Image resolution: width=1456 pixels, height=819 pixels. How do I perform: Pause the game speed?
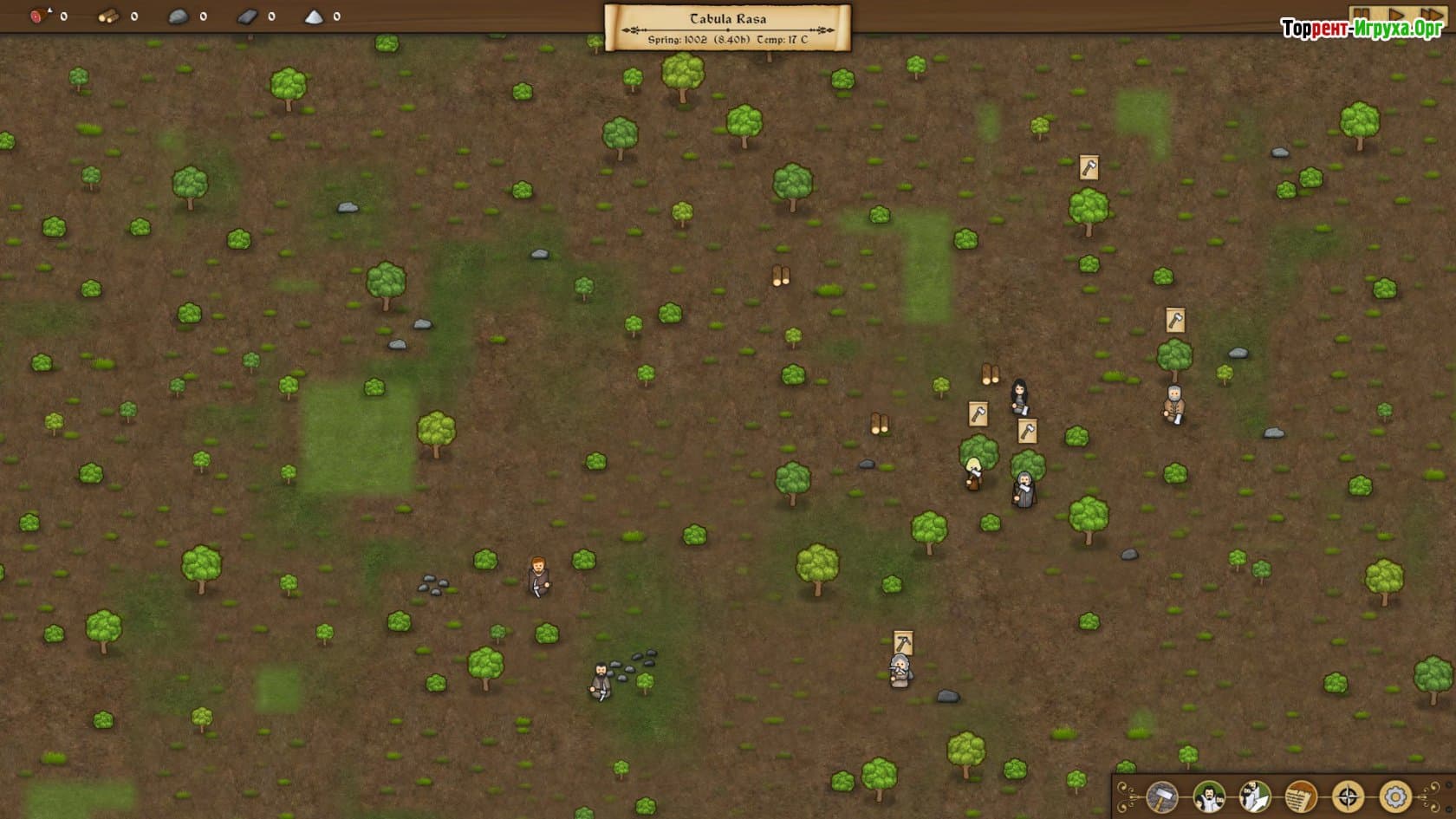coord(1362,15)
